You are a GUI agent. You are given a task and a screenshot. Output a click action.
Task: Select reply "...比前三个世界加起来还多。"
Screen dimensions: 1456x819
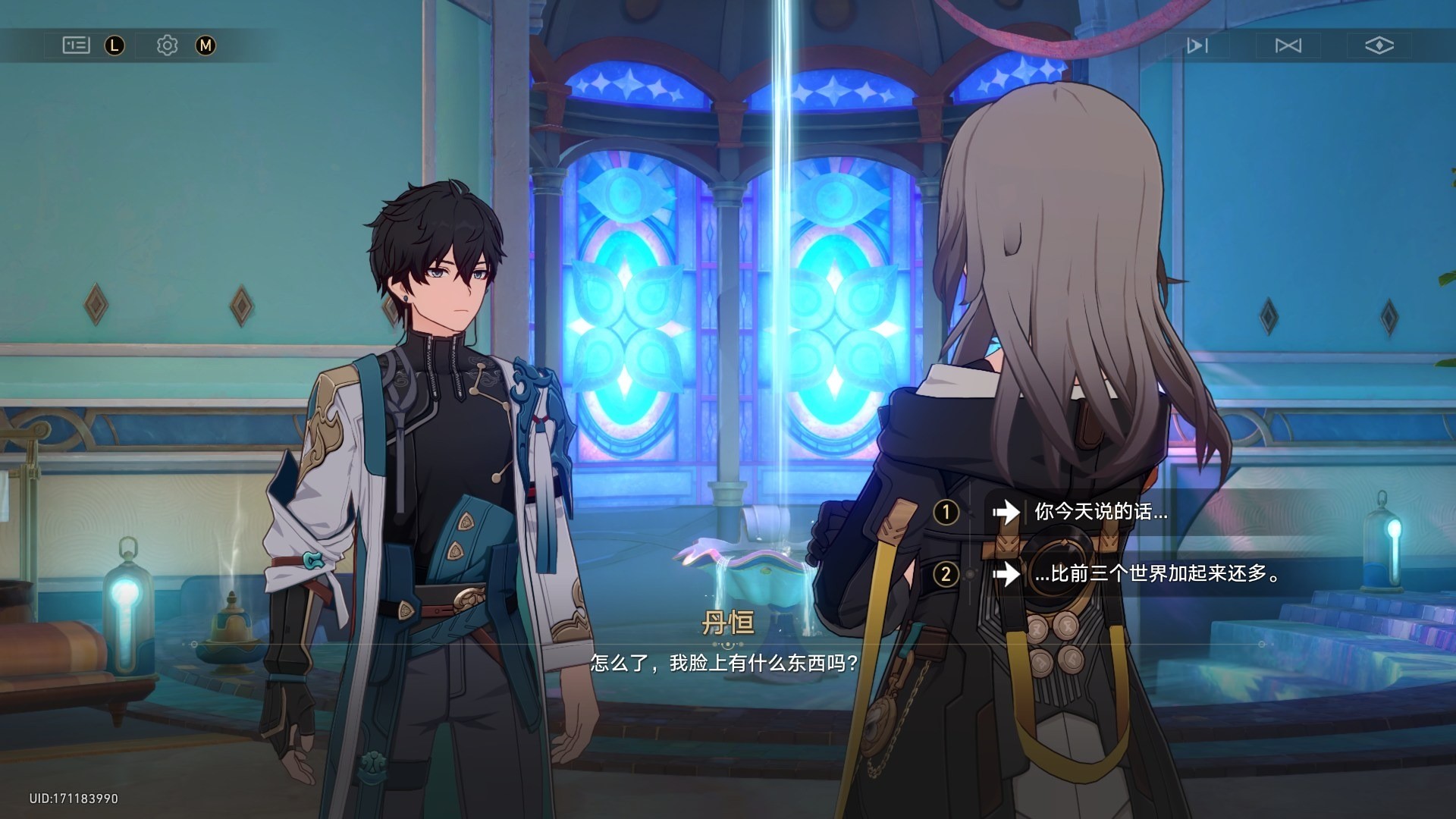[x=1156, y=574]
